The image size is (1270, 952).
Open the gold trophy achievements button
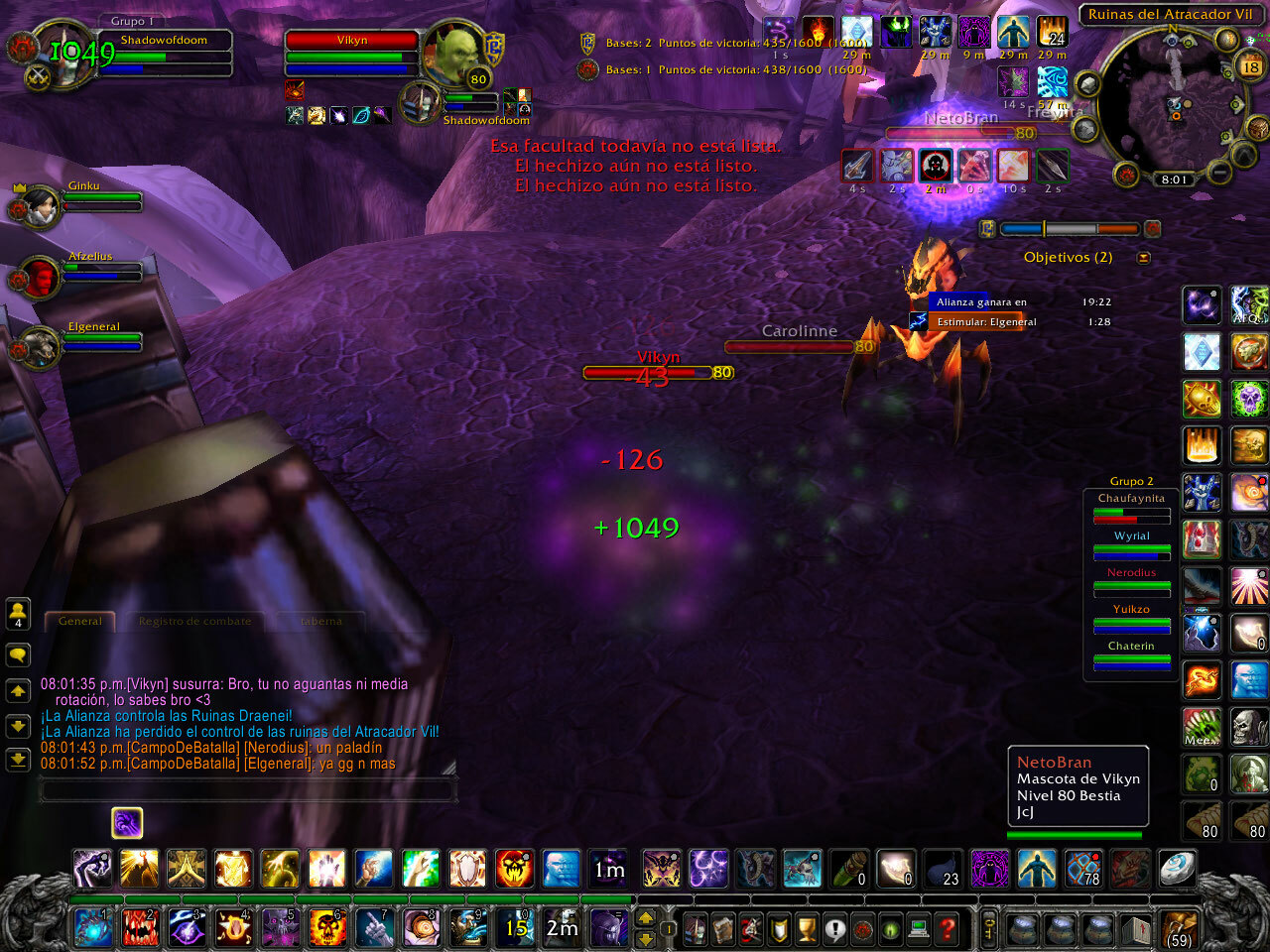point(807,930)
